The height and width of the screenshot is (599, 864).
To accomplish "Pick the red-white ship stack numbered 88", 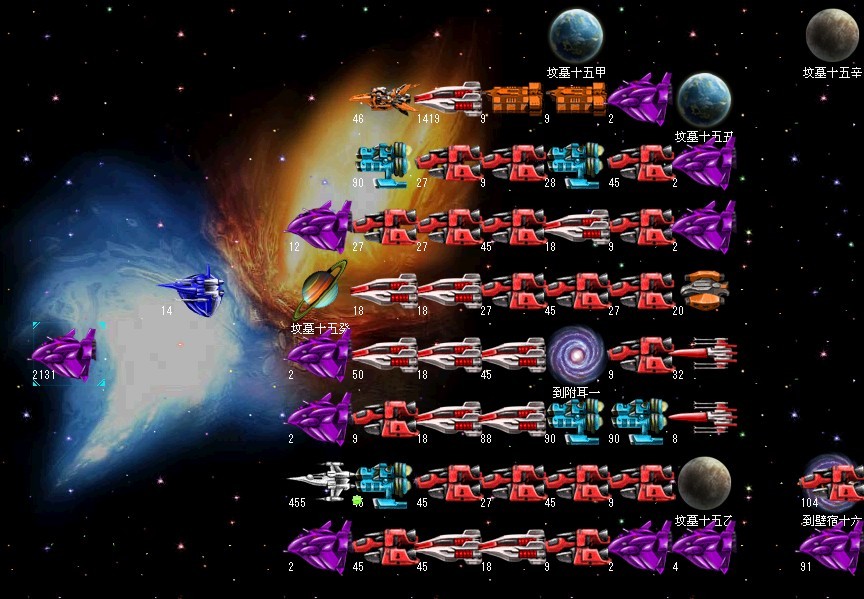I will [511, 418].
